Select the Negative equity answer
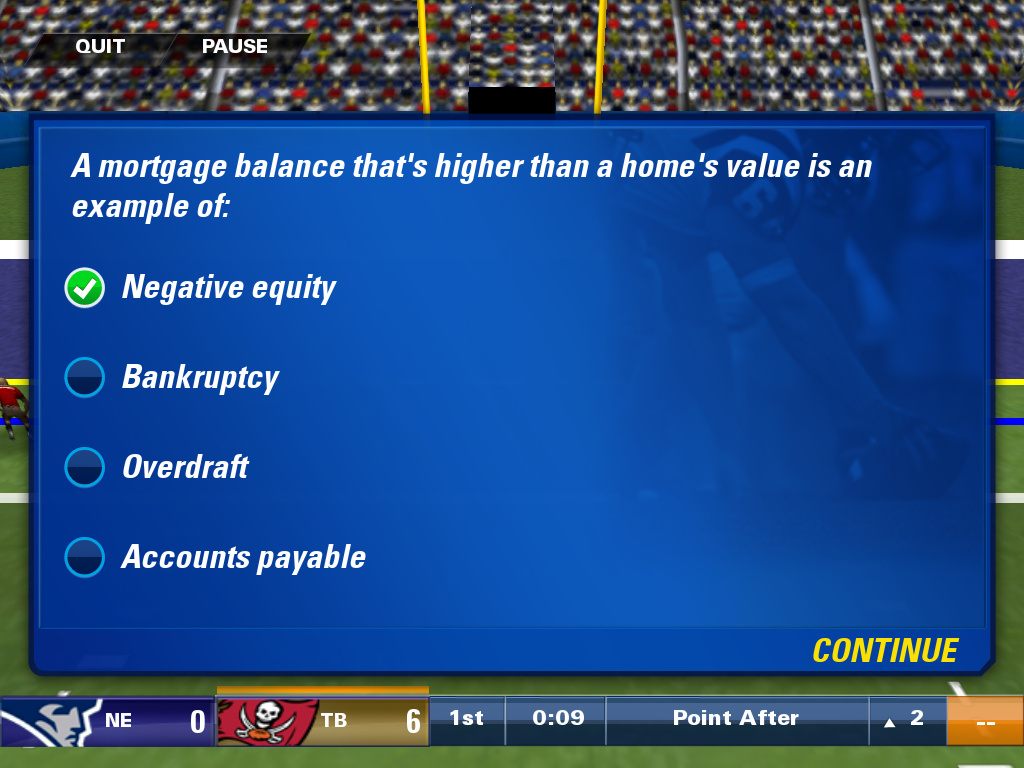 point(85,288)
